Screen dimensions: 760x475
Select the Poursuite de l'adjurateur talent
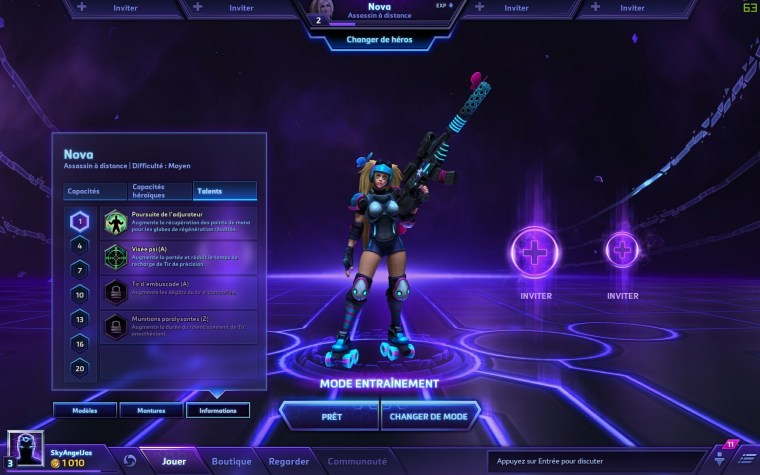180,222
